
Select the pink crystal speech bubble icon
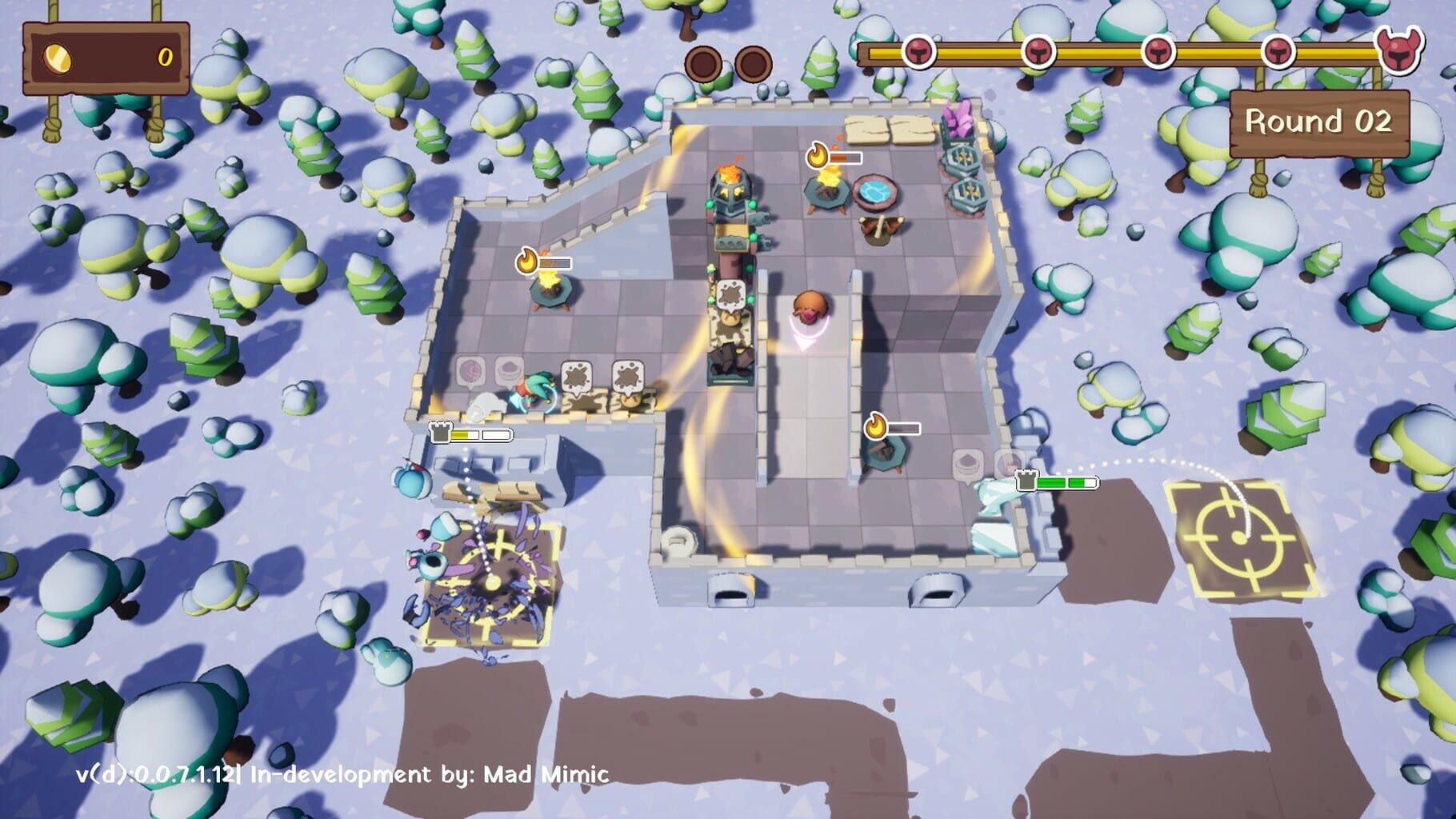point(472,371)
